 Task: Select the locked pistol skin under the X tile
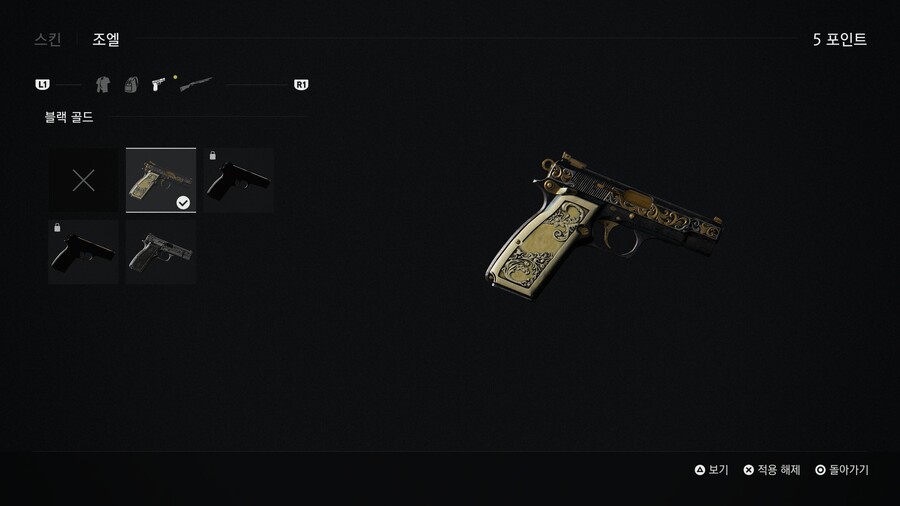pyautogui.click(x=84, y=252)
